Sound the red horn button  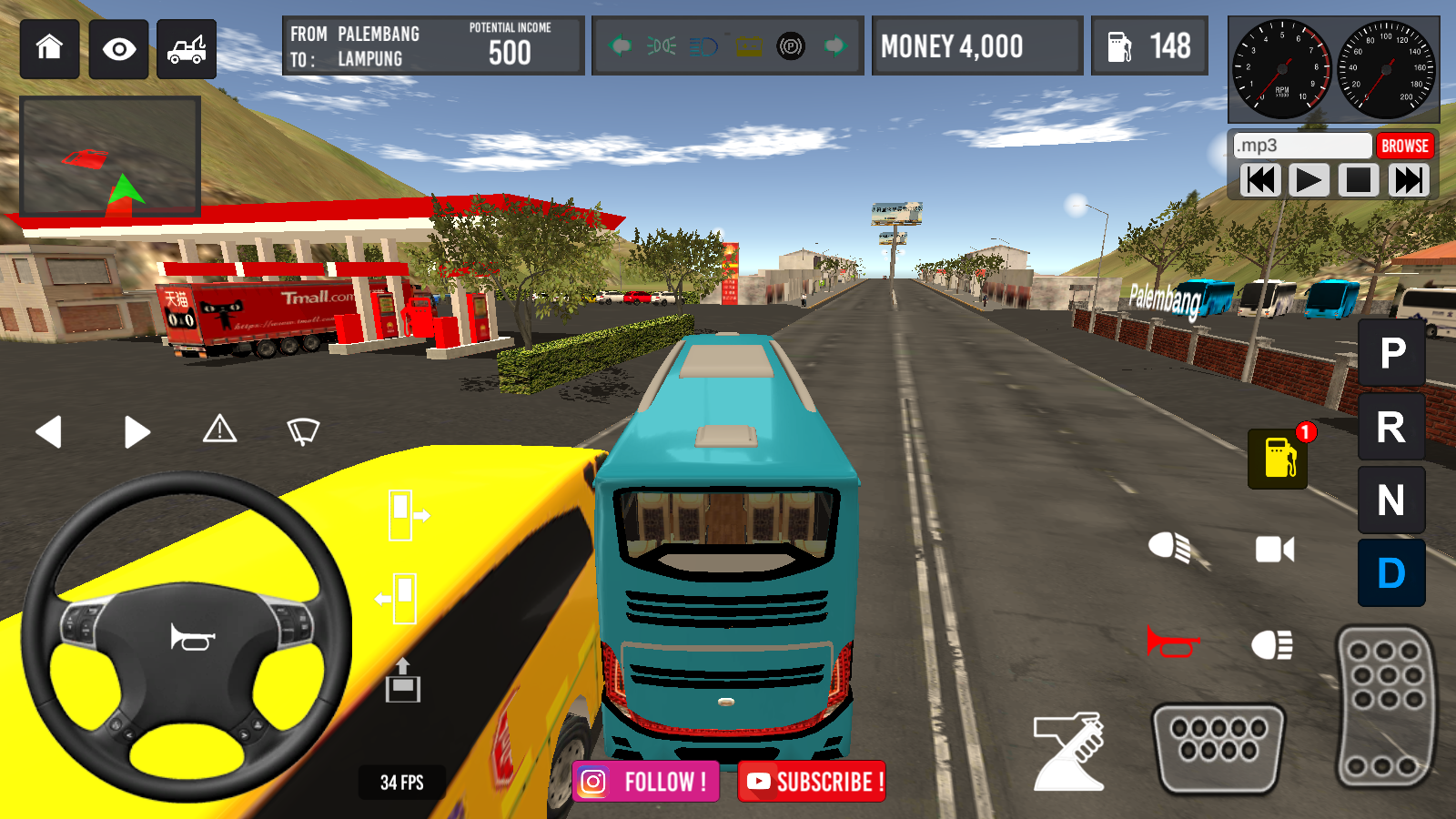1173,642
